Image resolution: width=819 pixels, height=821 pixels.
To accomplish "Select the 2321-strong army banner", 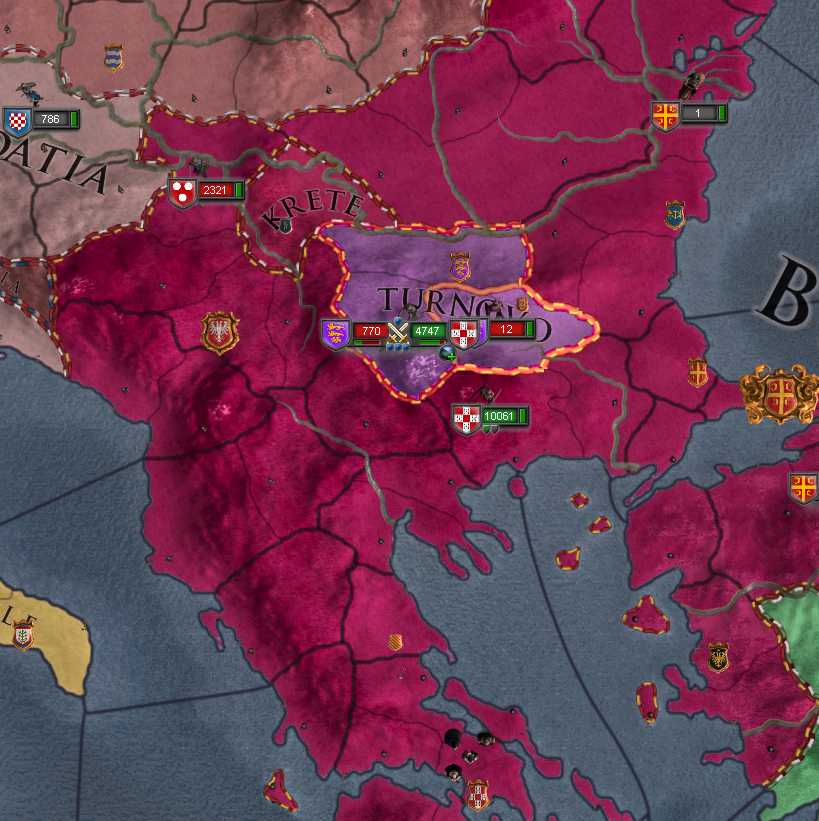I will pos(212,190).
